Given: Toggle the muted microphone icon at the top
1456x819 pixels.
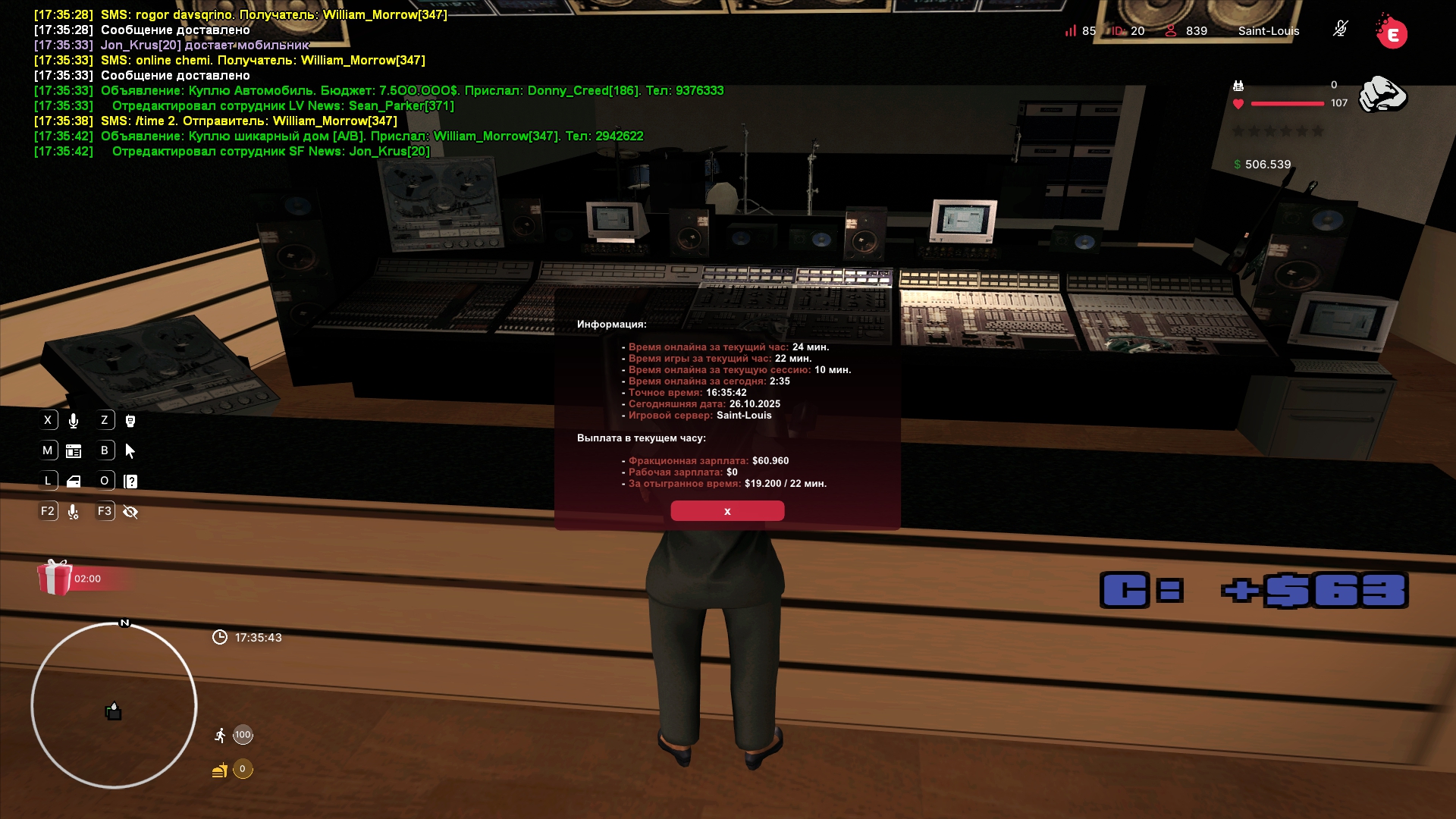Looking at the screenshot, I should click(1340, 30).
